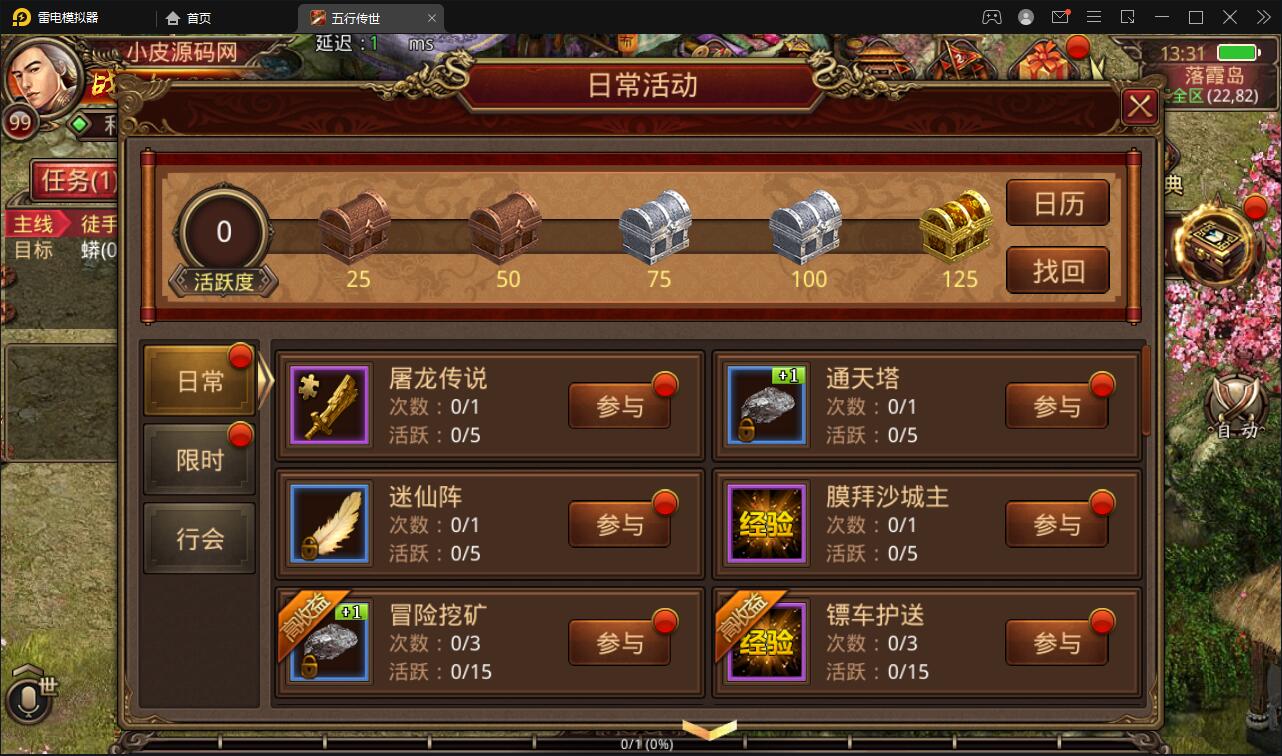1282x756 pixels.
Task: Select the 迷仙阵 feather icon
Action: pyautogui.click(x=329, y=522)
